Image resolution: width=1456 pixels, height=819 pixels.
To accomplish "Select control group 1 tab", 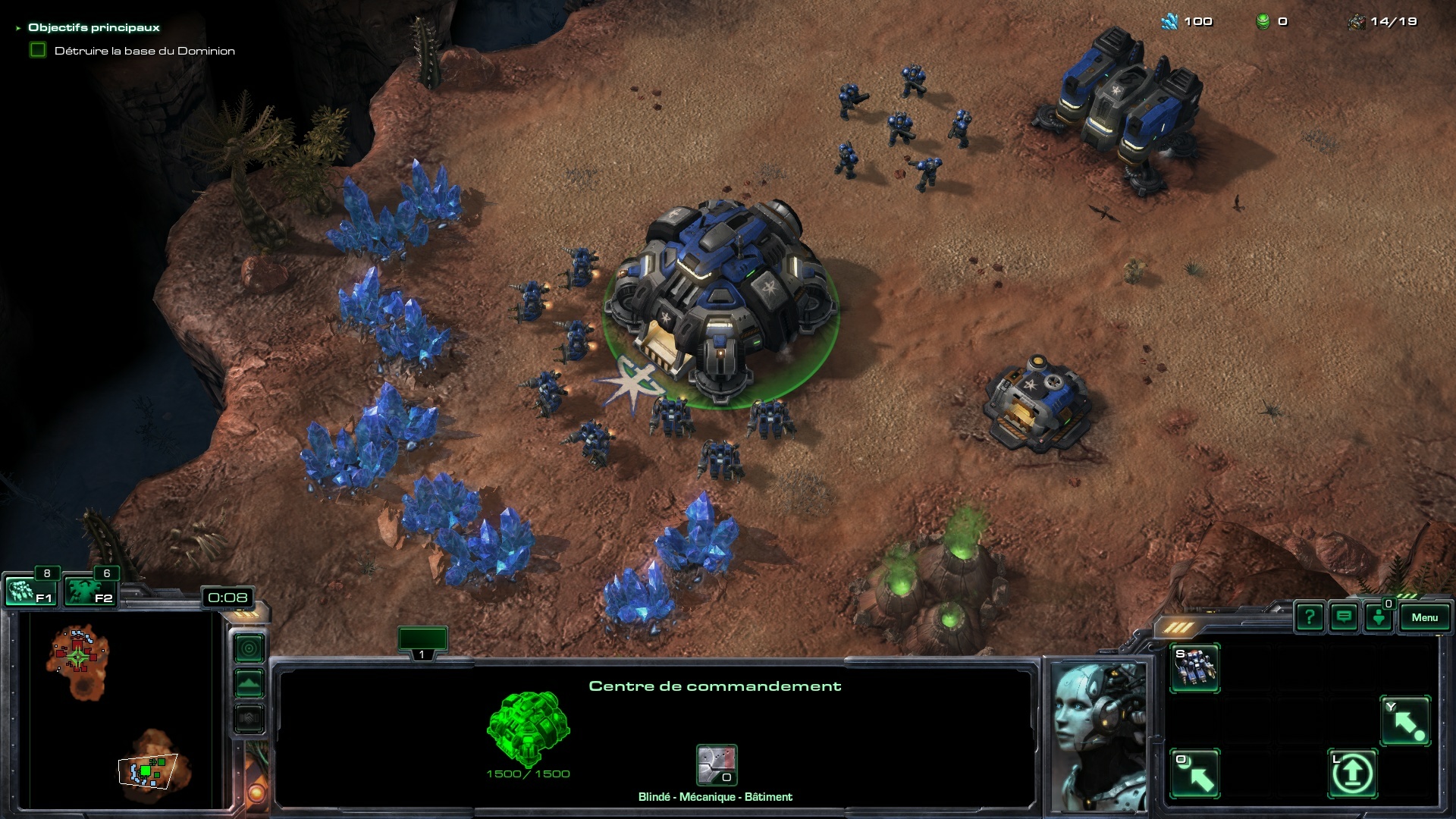I will click(x=422, y=641).
